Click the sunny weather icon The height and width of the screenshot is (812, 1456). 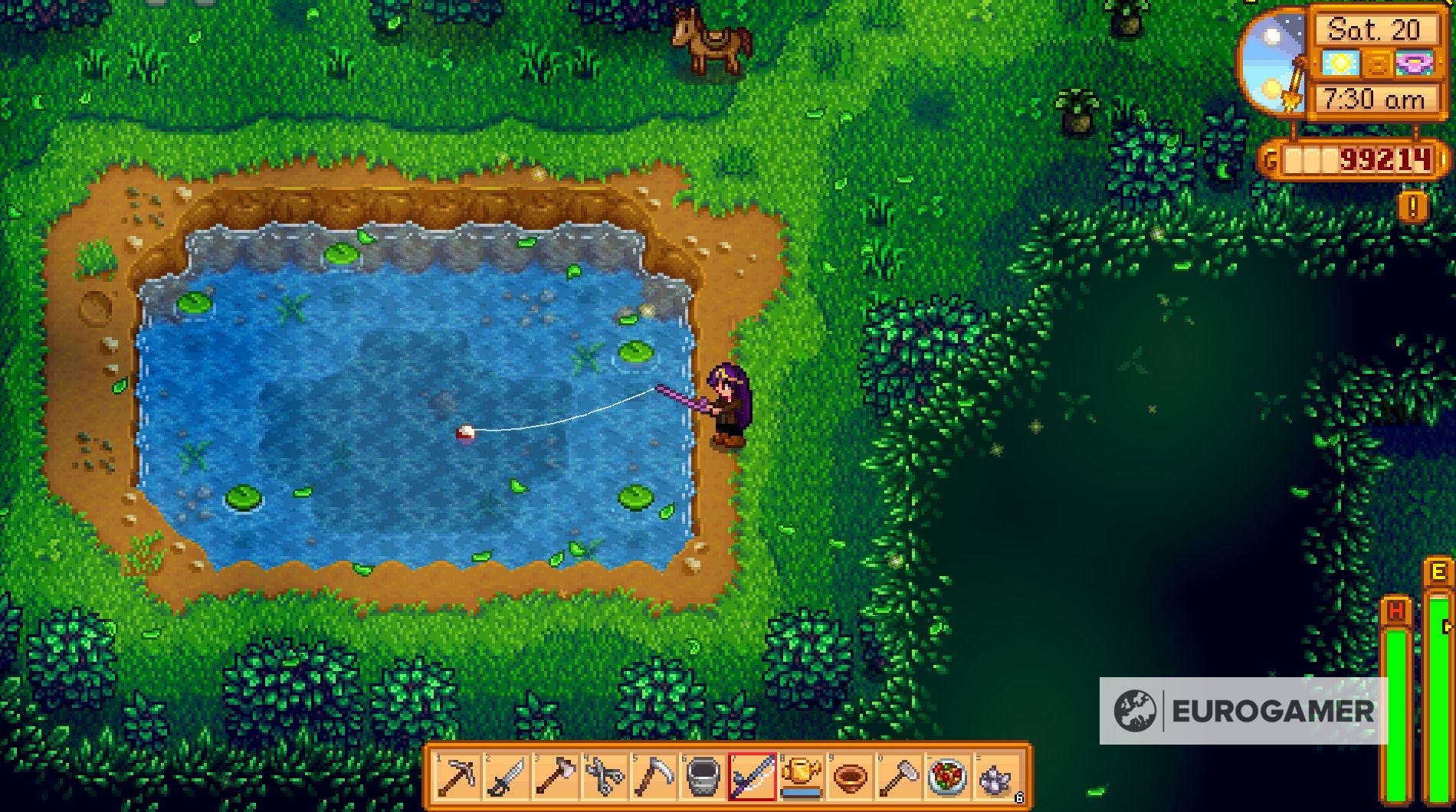click(1341, 63)
